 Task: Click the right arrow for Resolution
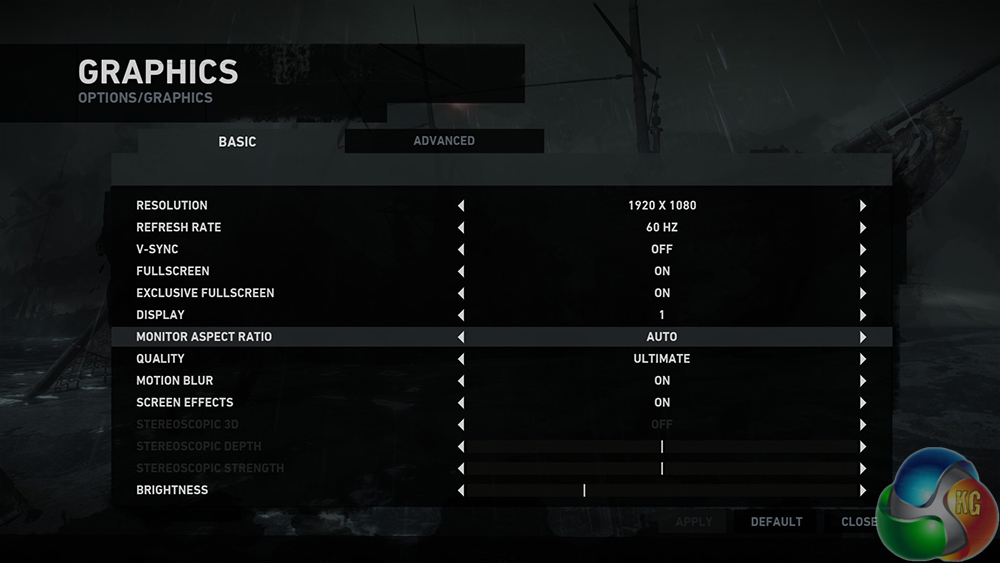click(x=862, y=206)
